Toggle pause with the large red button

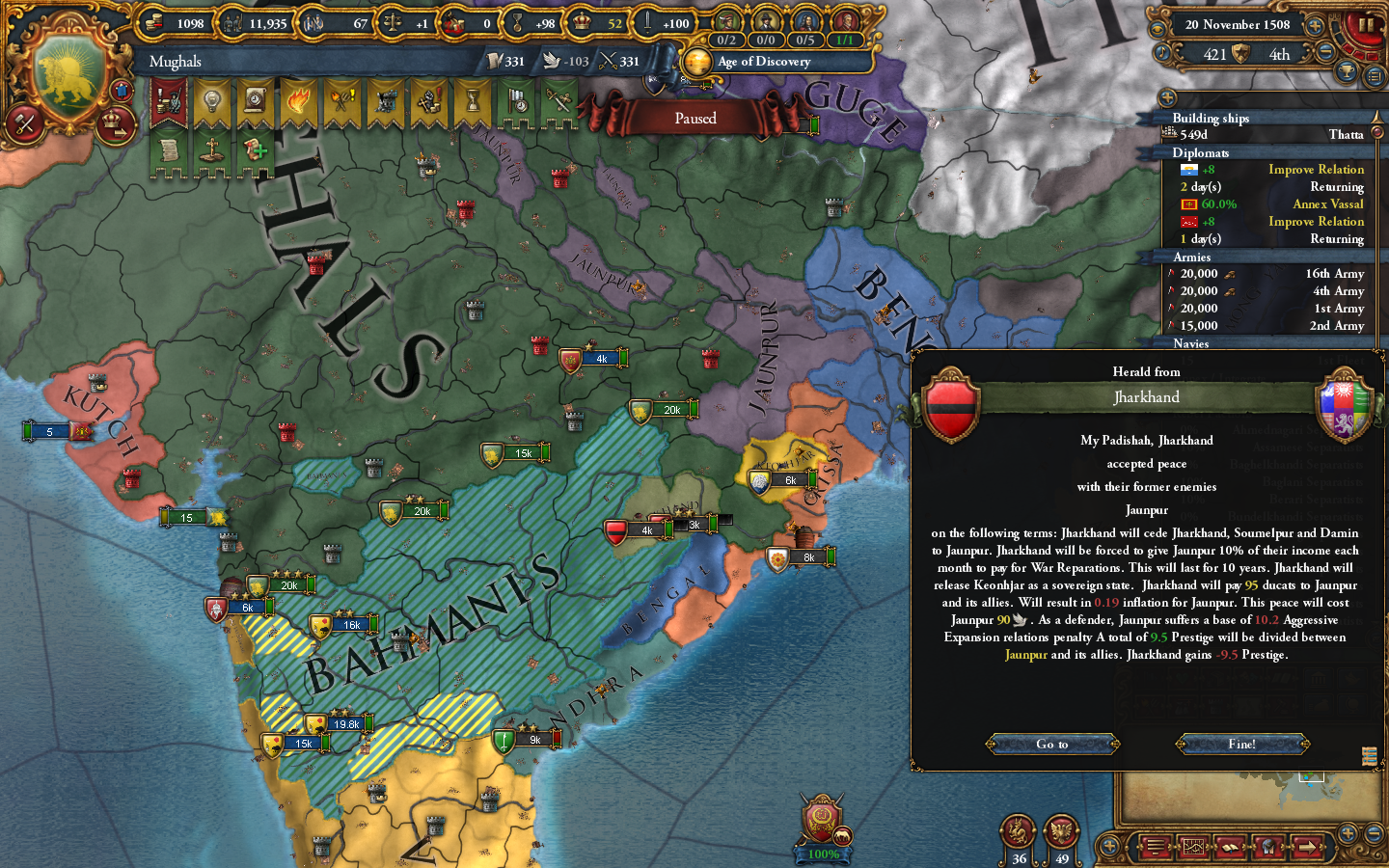1366,26
